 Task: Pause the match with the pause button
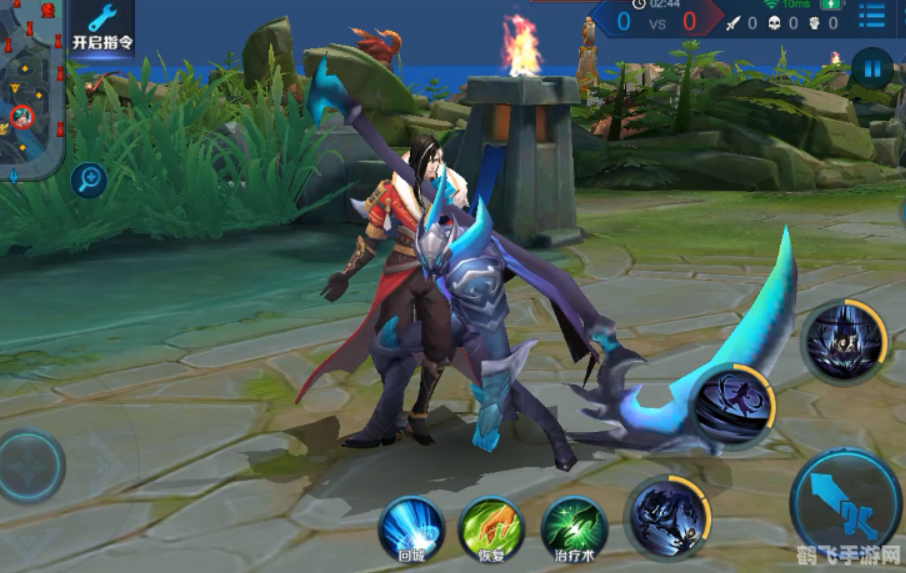[872, 69]
